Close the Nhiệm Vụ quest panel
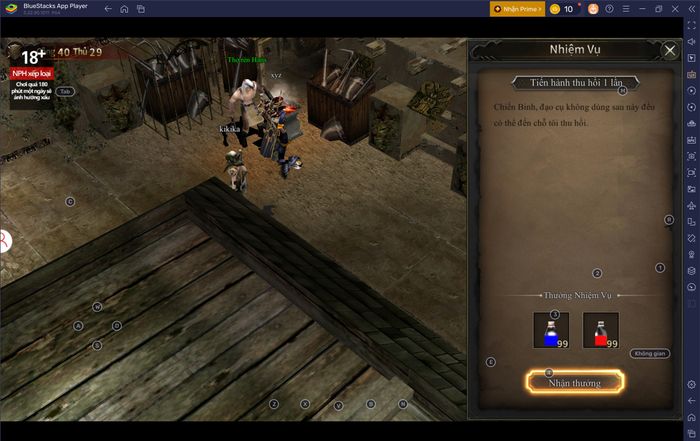This screenshot has height=441, width=700. coord(670,50)
